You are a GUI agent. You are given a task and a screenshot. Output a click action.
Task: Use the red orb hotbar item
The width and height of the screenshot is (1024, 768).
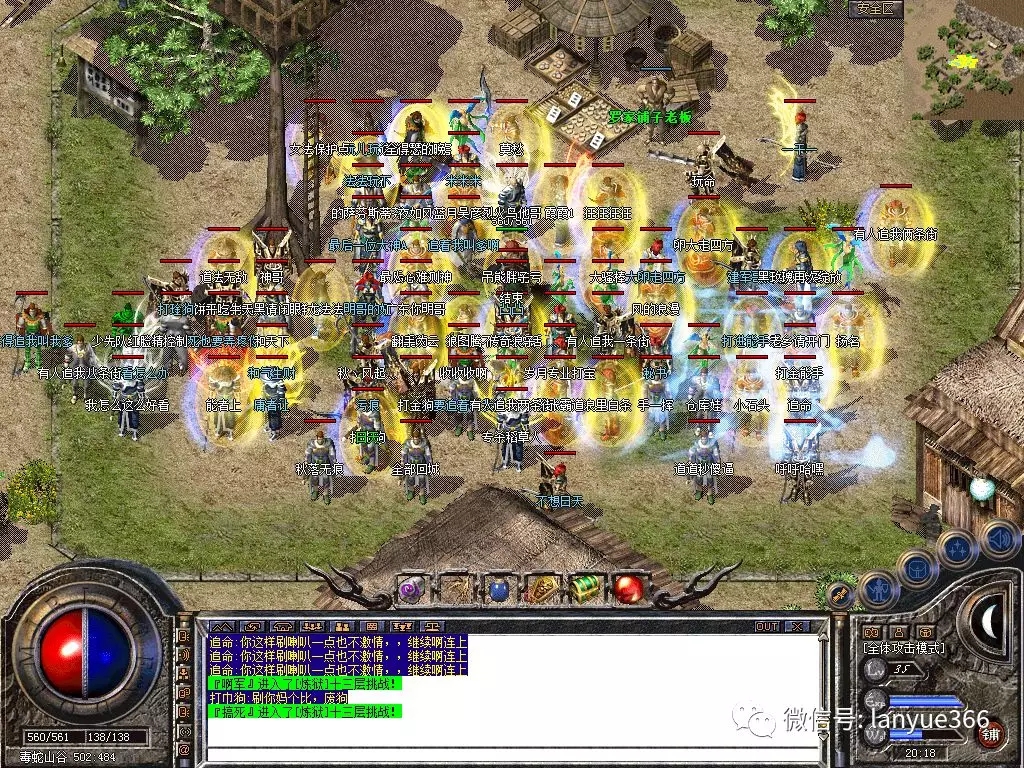(628, 589)
